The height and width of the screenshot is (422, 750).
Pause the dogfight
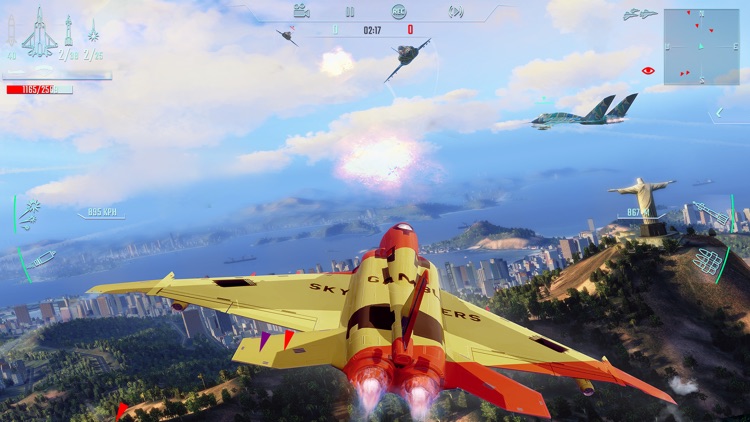coord(350,12)
